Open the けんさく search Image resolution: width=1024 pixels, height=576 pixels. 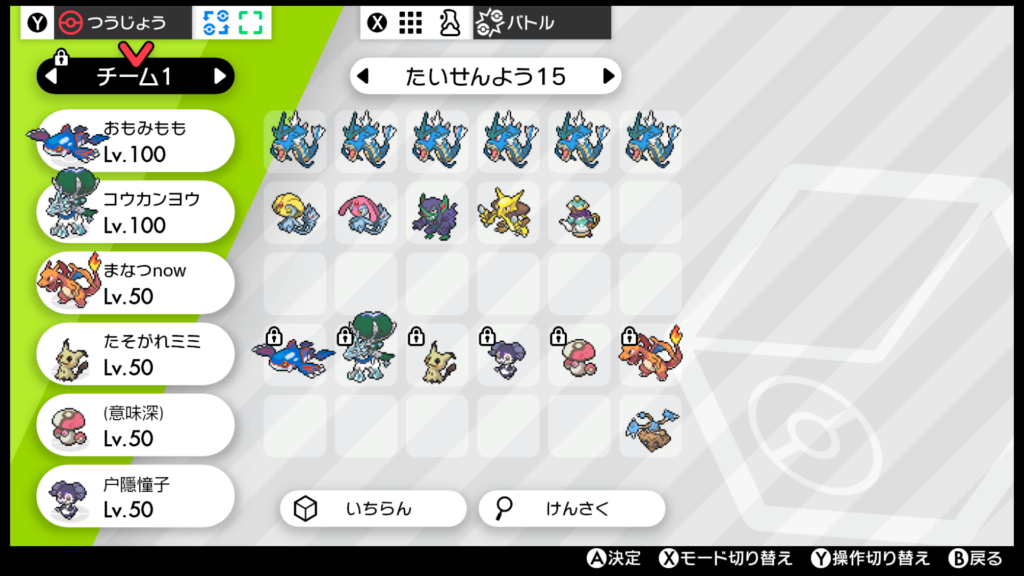[571, 509]
